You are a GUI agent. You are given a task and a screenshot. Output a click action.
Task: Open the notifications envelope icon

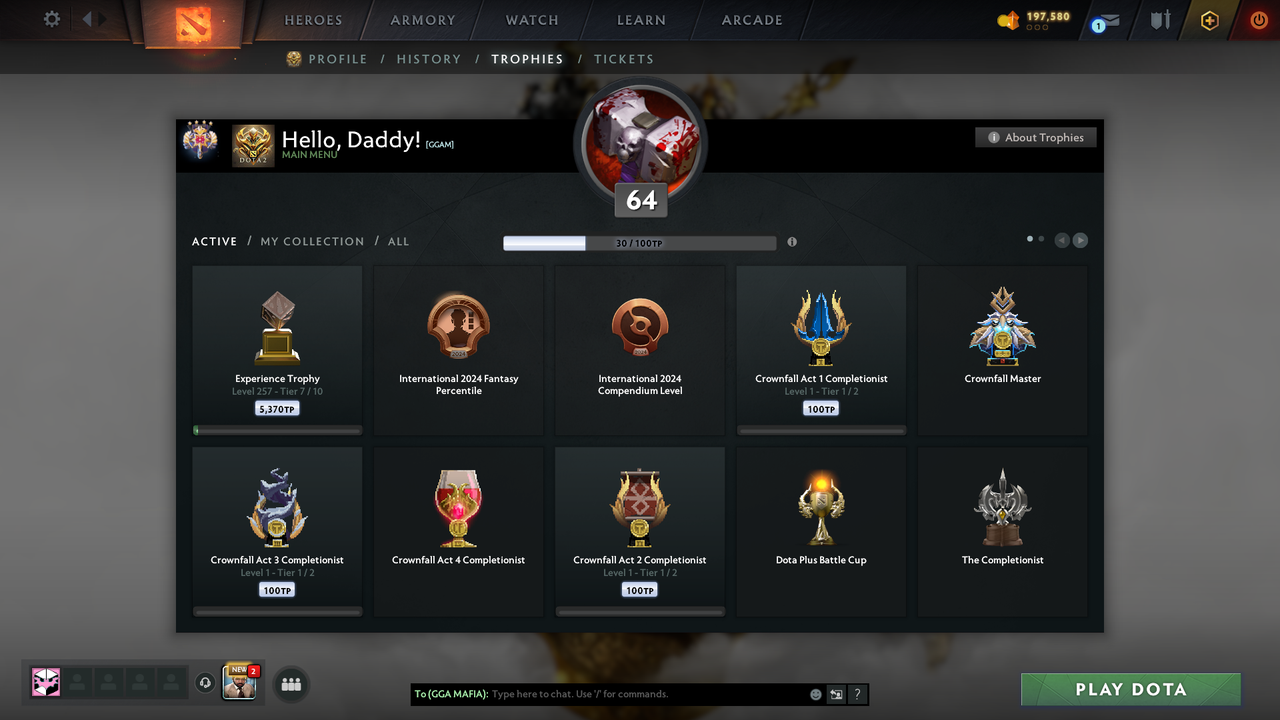1104,19
